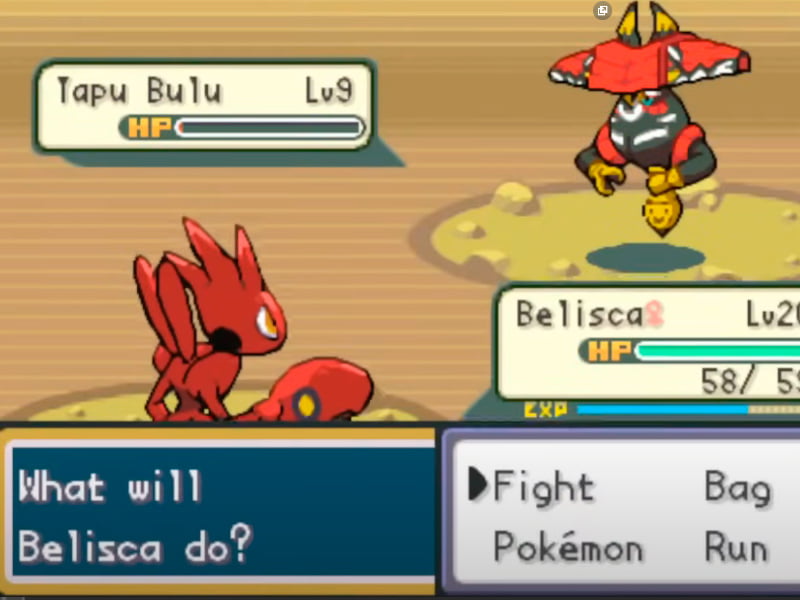Select the Pokémon option
The width and height of the screenshot is (800, 600).
tap(567, 547)
